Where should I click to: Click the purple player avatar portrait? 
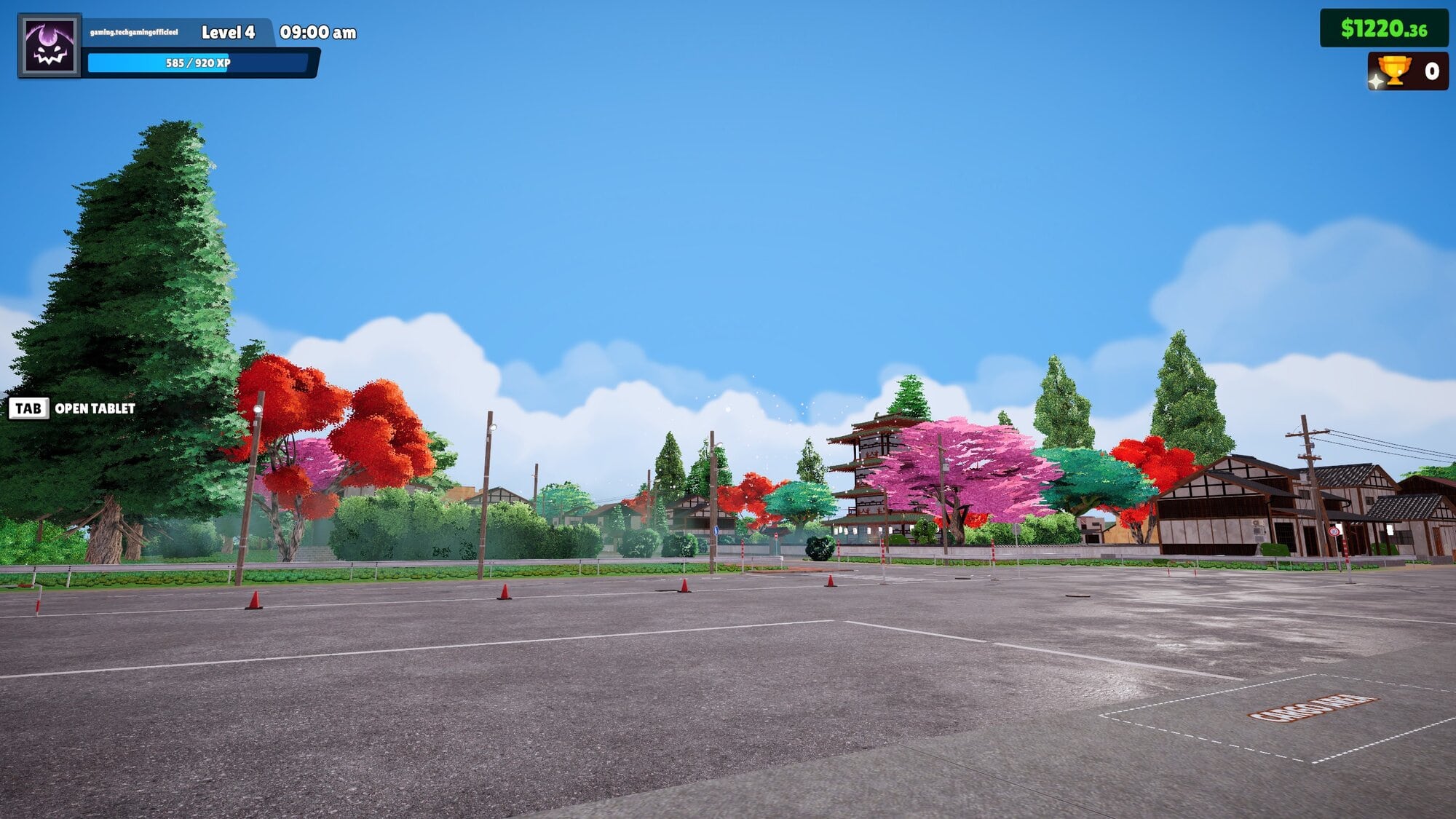point(50,46)
